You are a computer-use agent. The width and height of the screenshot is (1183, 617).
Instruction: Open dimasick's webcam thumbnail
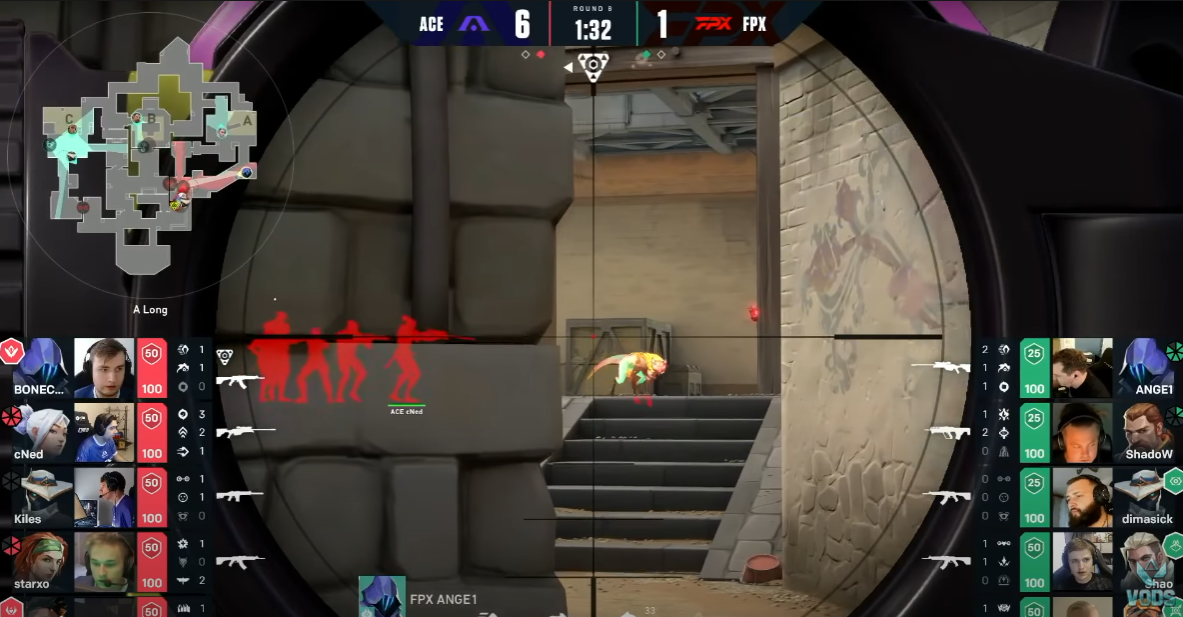point(1082,497)
